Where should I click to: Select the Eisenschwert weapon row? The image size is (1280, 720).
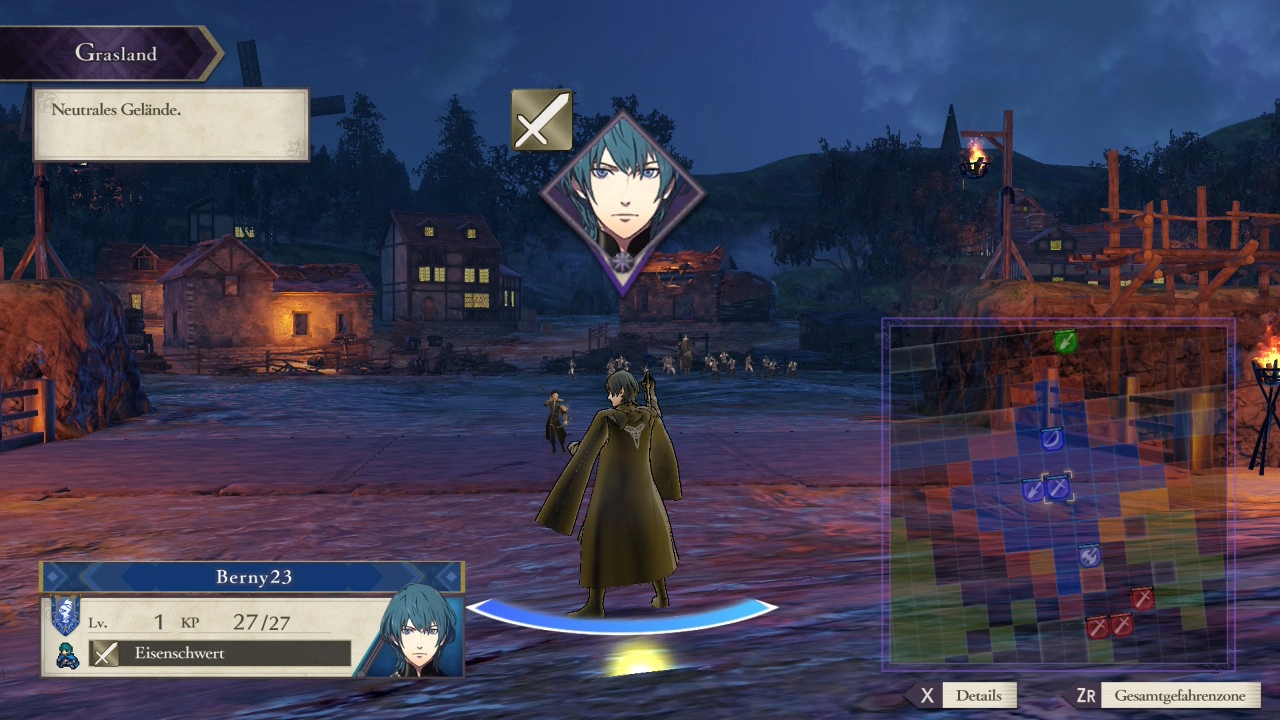pyautogui.click(x=221, y=654)
